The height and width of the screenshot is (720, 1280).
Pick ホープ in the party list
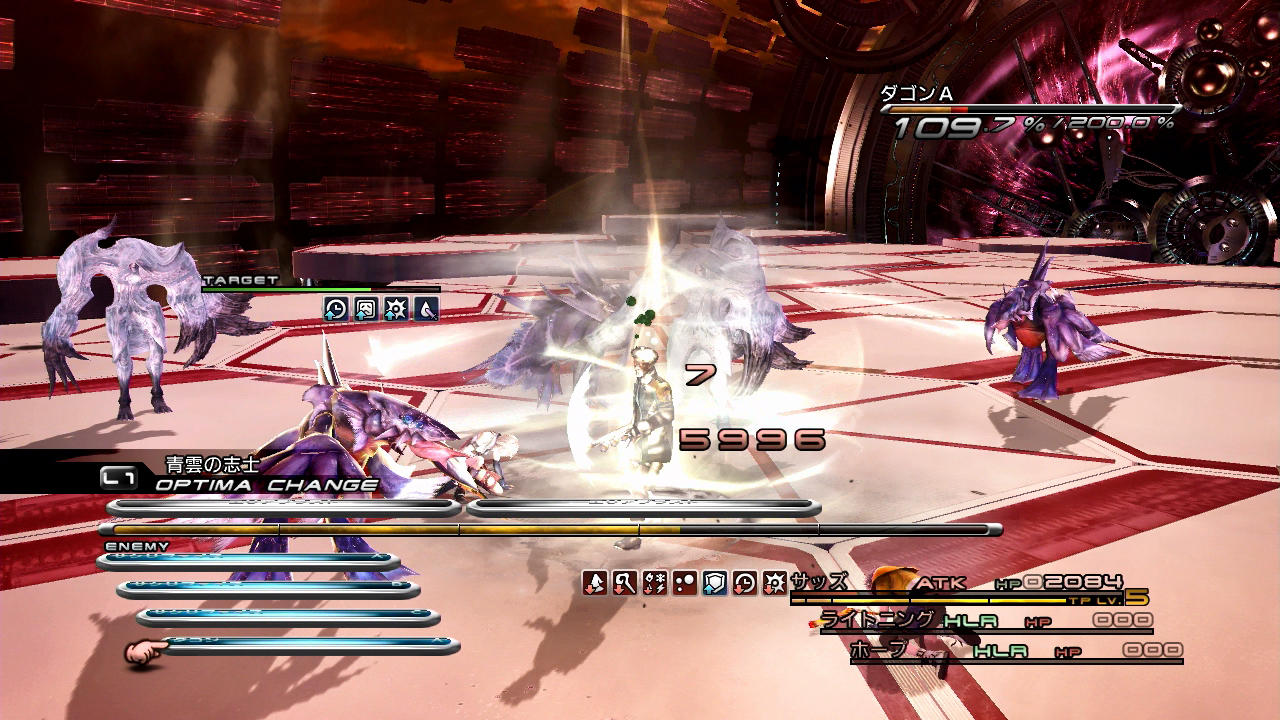[x=880, y=650]
